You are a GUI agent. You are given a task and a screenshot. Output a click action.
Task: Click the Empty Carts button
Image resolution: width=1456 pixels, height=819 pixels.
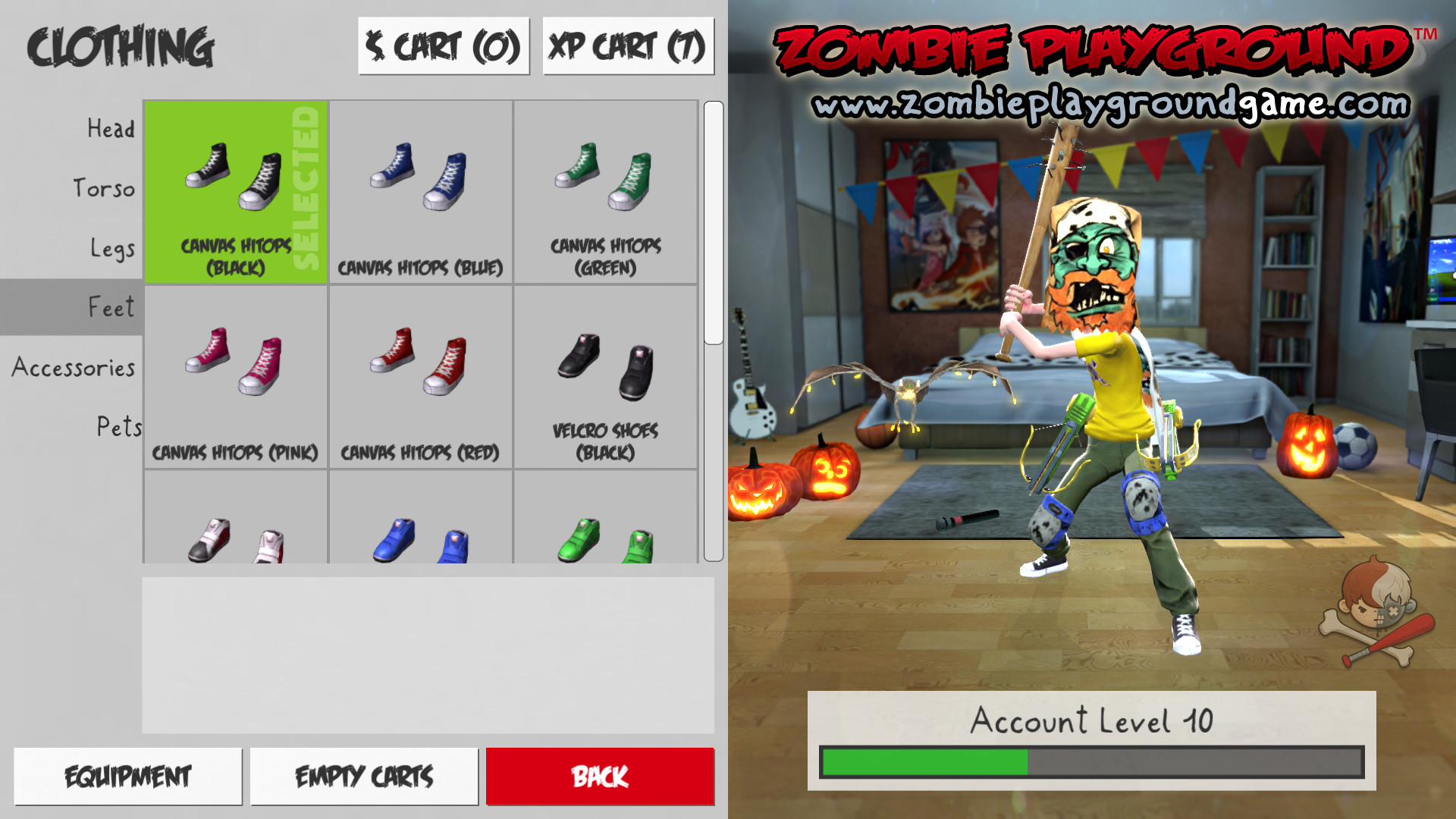(x=365, y=776)
